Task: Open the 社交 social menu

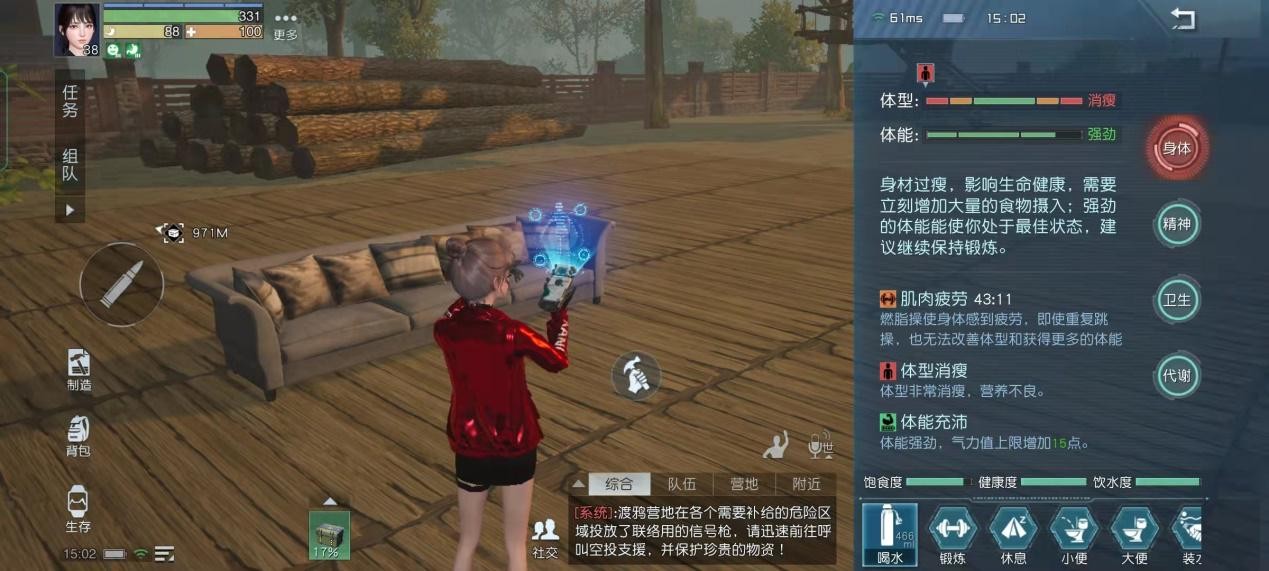Action: [x=545, y=538]
